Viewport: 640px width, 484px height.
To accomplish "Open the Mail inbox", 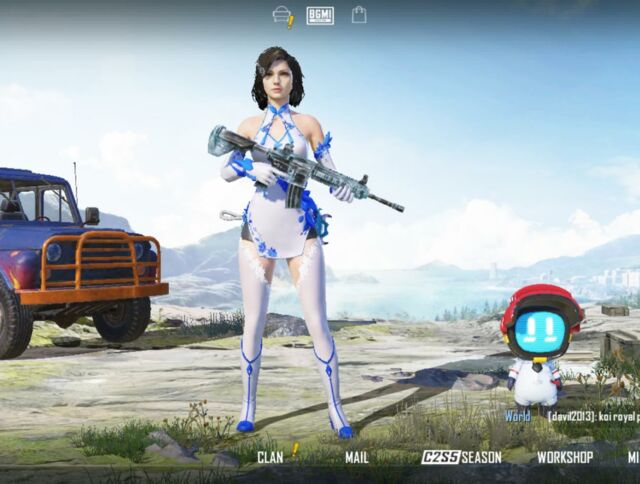I will [357, 457].
